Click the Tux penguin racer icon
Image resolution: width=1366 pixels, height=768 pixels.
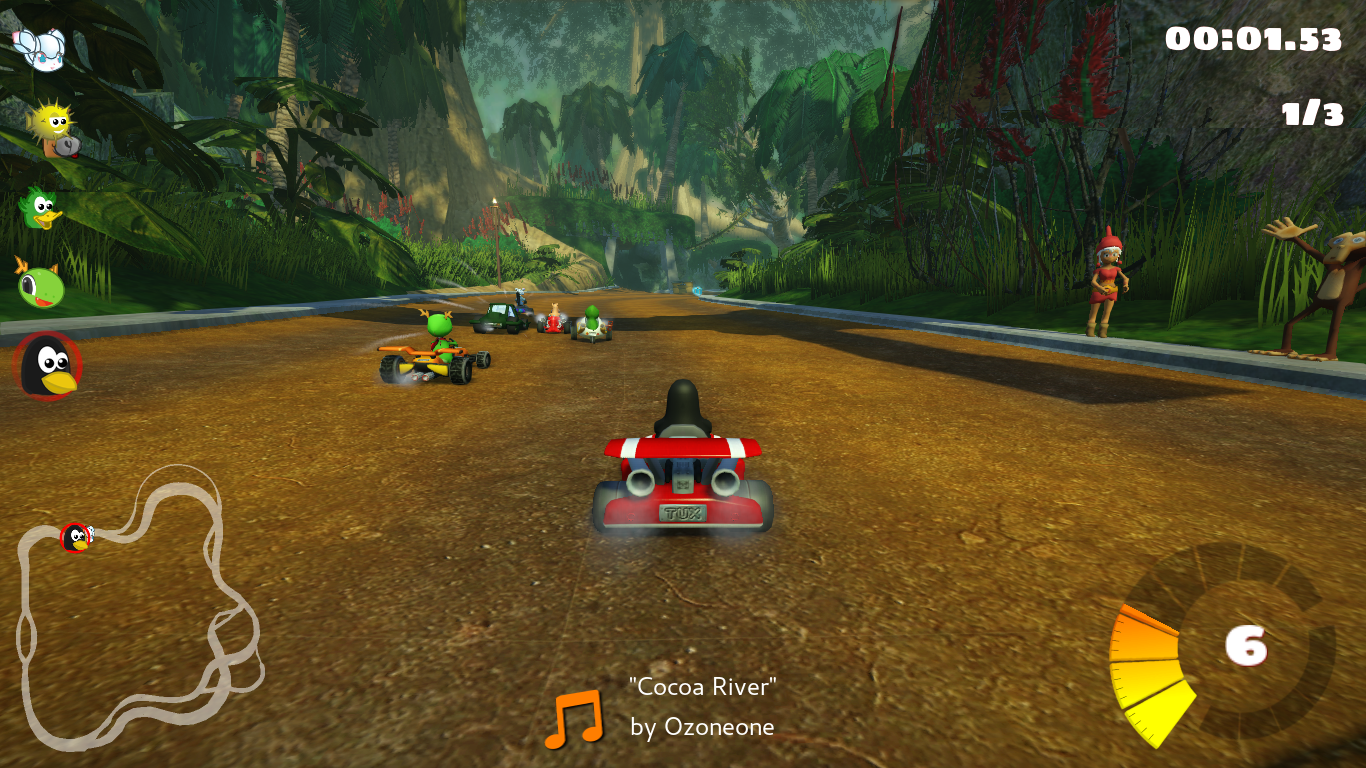pyautogui.click(x=47, y=366)
